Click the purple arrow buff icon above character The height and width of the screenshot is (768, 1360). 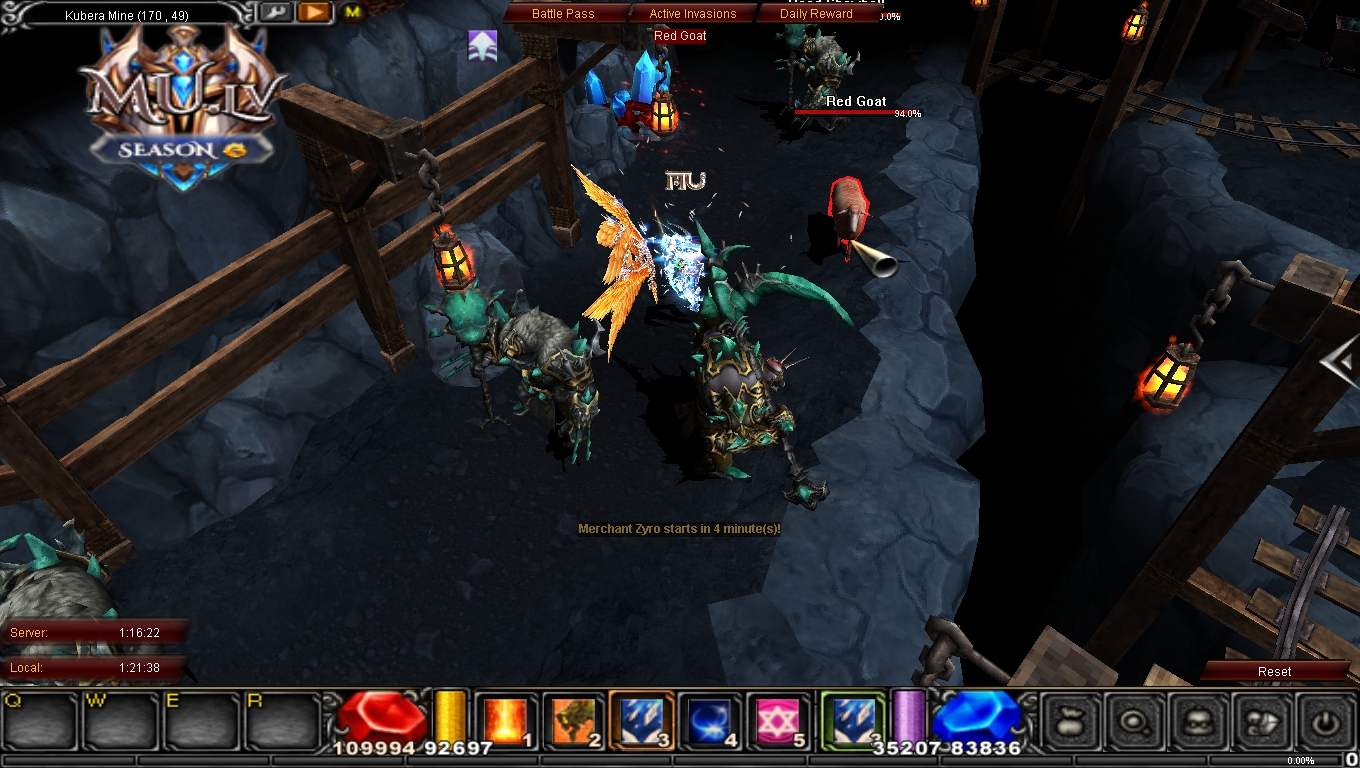coord(483,44)
